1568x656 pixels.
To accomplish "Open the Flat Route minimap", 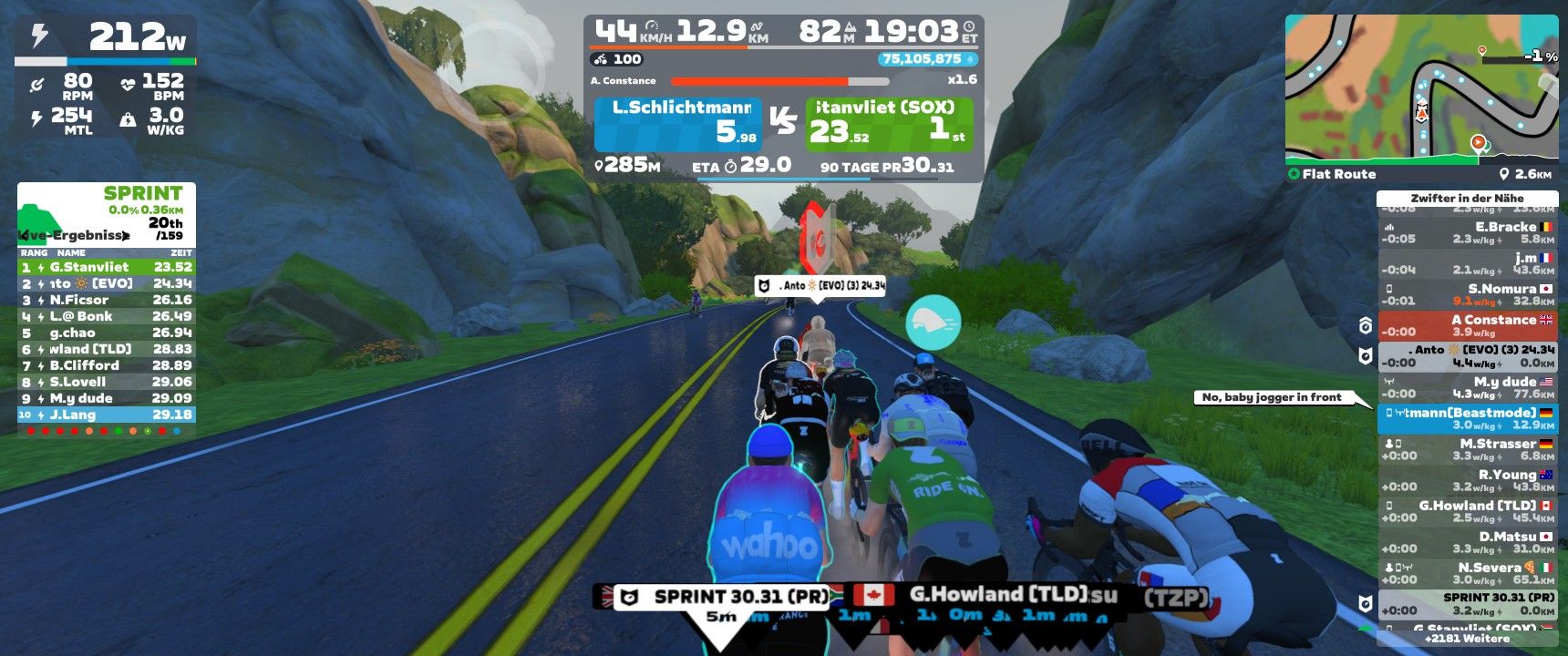I will click(1420, 89).
